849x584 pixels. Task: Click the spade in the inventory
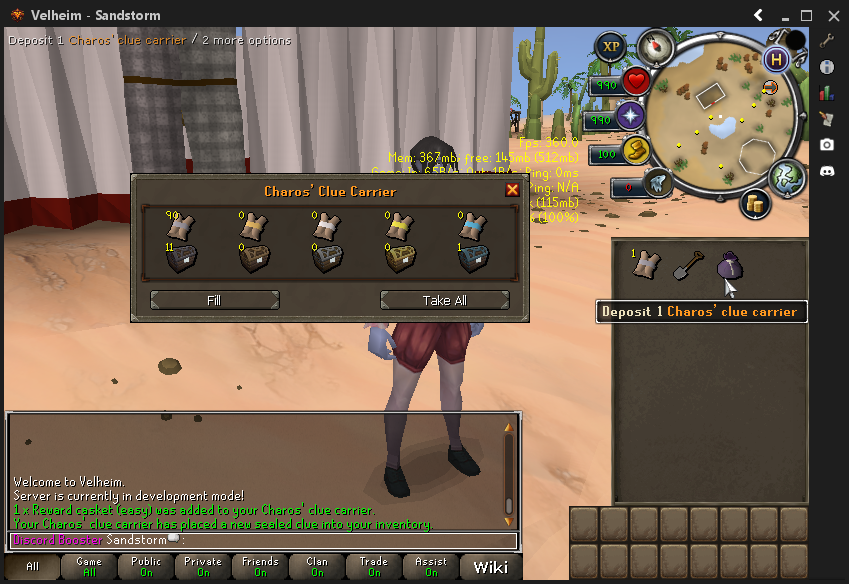point(688,265)
